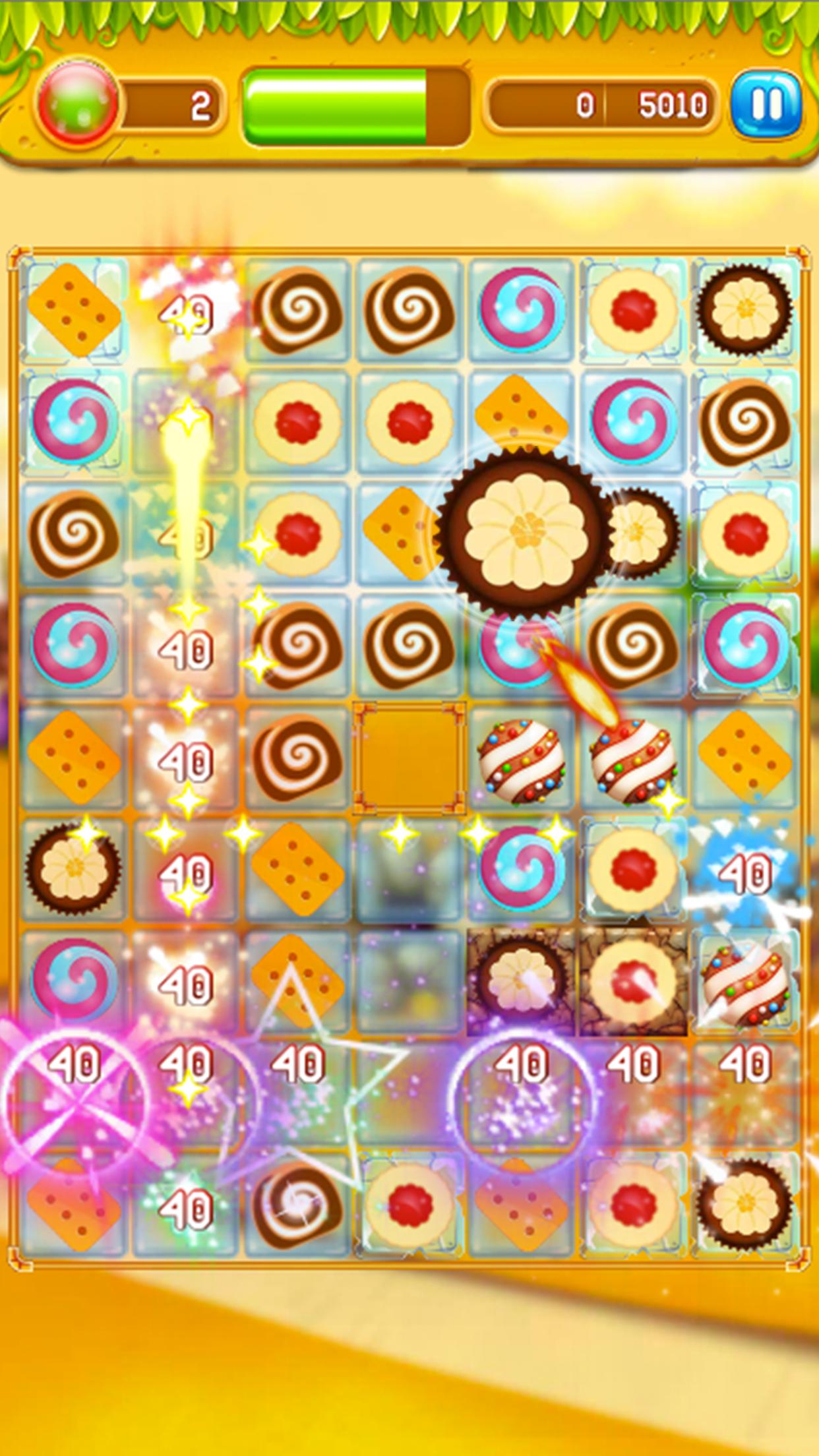Viewport: 819px width, 1456px height.
Task: Tap the red and green orb icon
Action: 78,104
